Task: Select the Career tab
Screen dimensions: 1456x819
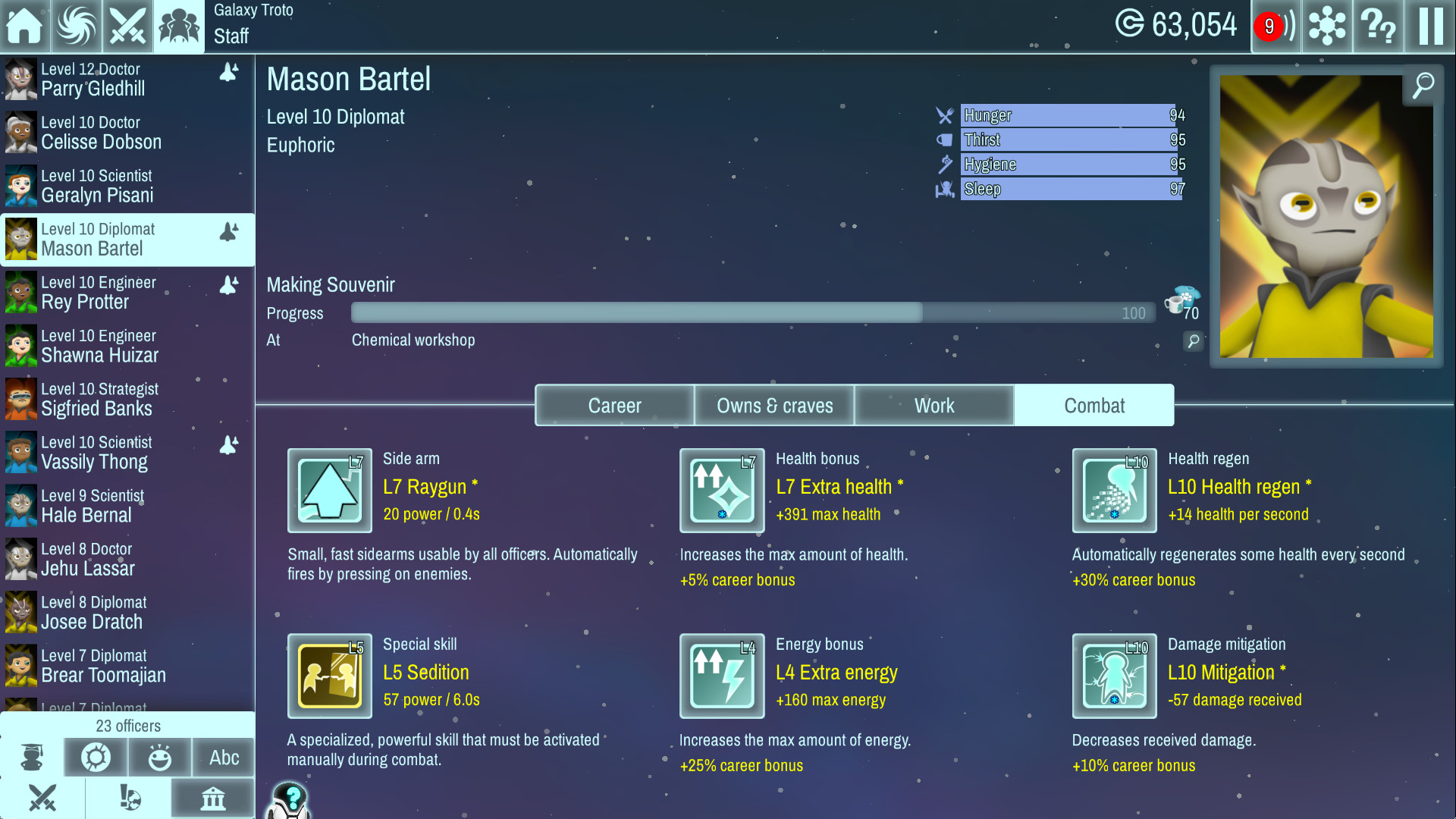Action: point(614,405)
